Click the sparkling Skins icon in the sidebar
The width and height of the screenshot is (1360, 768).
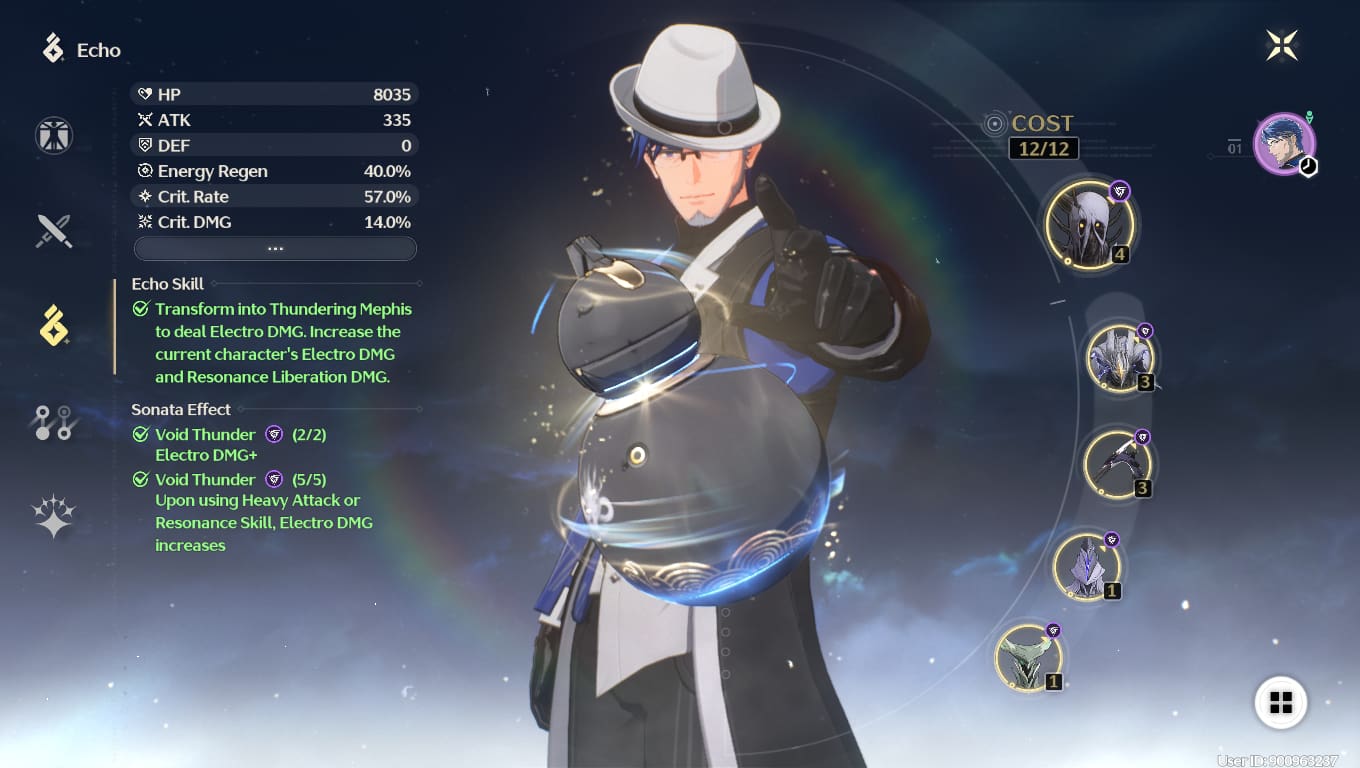coord(54,513)
